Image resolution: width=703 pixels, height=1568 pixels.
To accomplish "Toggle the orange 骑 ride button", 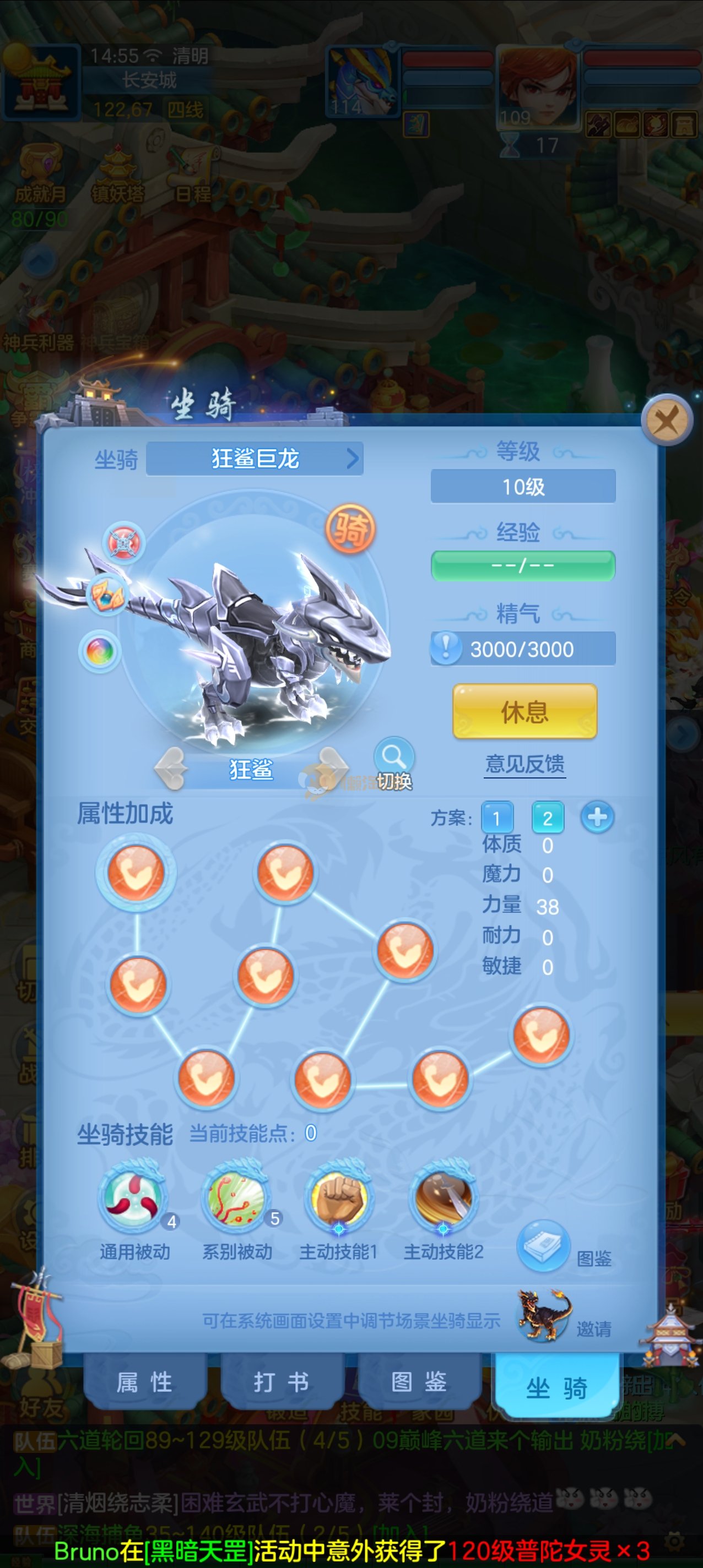I will 350,529.
